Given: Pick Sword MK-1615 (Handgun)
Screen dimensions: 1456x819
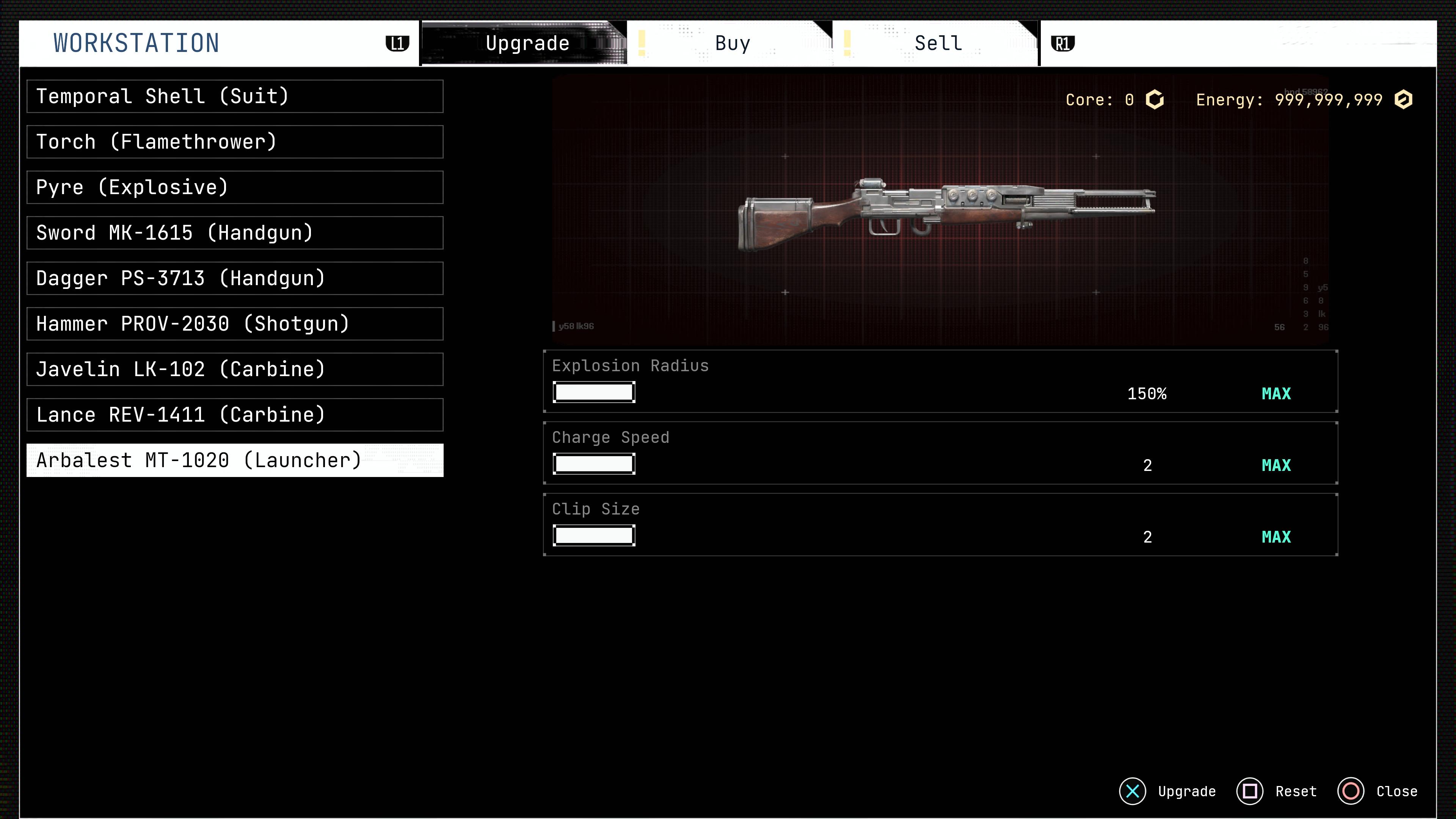Looking at the screenshot, I should click(x=235, y=233).
